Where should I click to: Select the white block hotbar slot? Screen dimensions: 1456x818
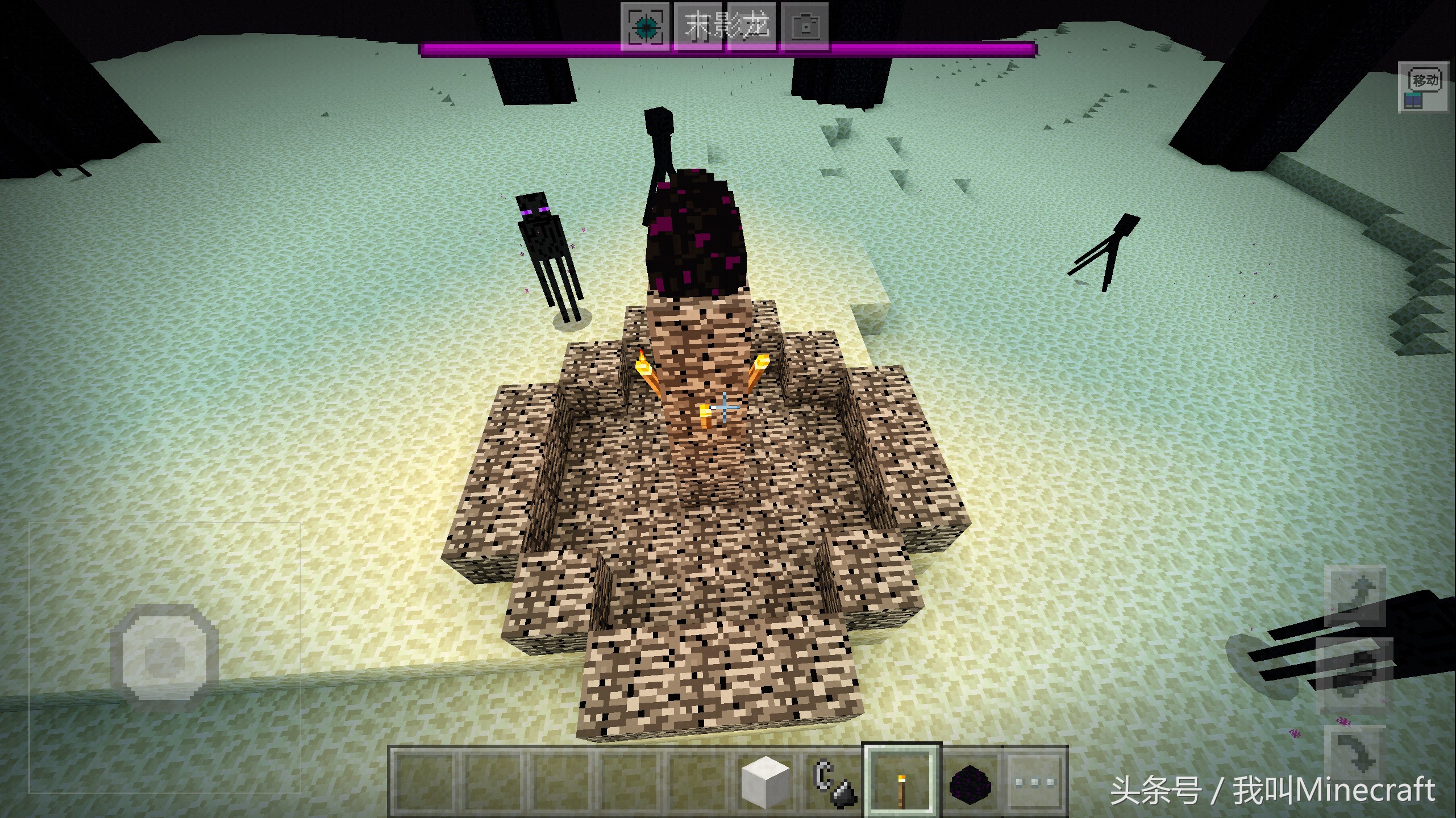coord(766,780)
